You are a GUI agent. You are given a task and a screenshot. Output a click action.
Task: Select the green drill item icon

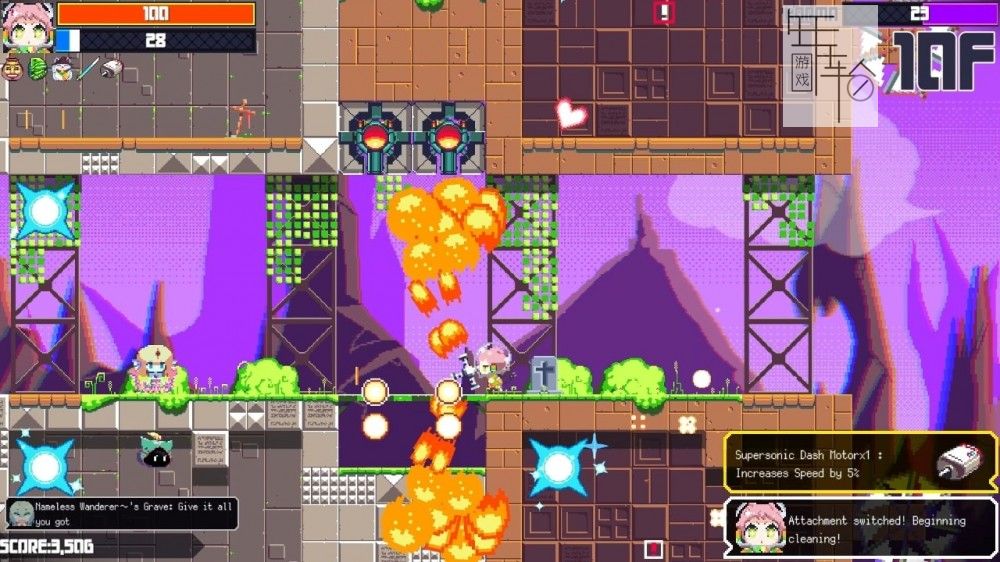click(x=38, y=68)
